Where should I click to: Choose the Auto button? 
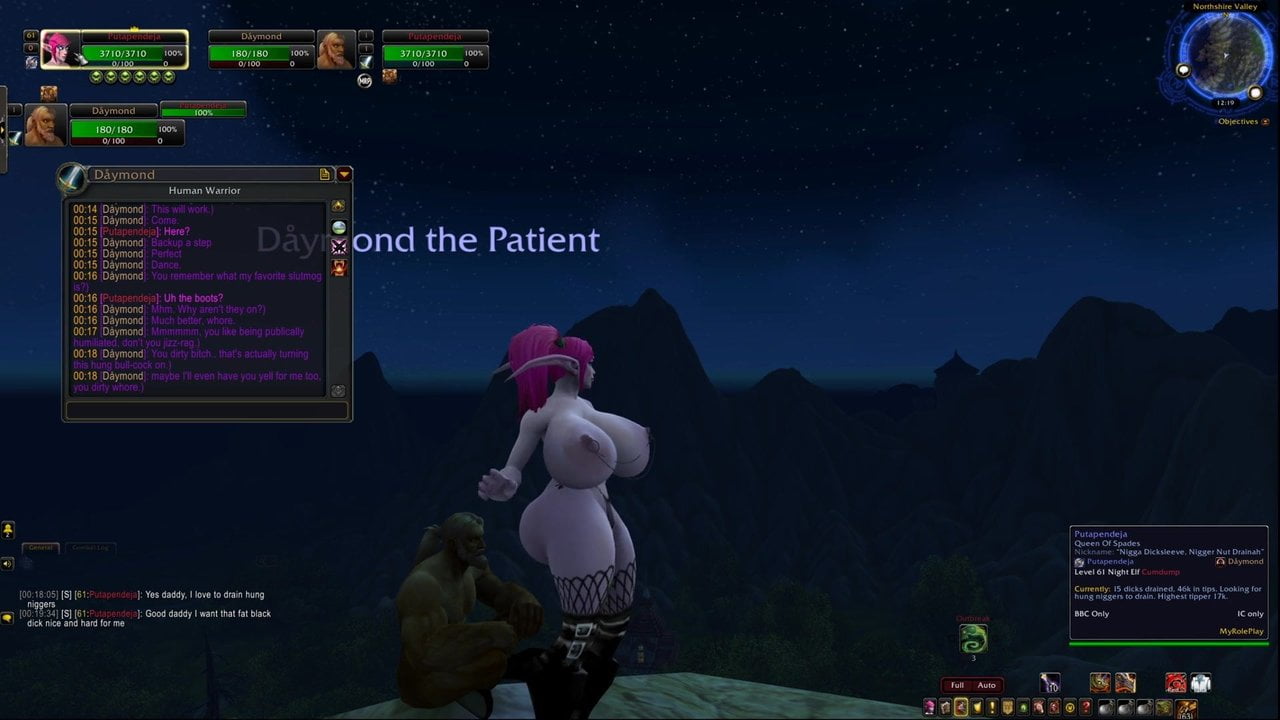tap(986, 685)
